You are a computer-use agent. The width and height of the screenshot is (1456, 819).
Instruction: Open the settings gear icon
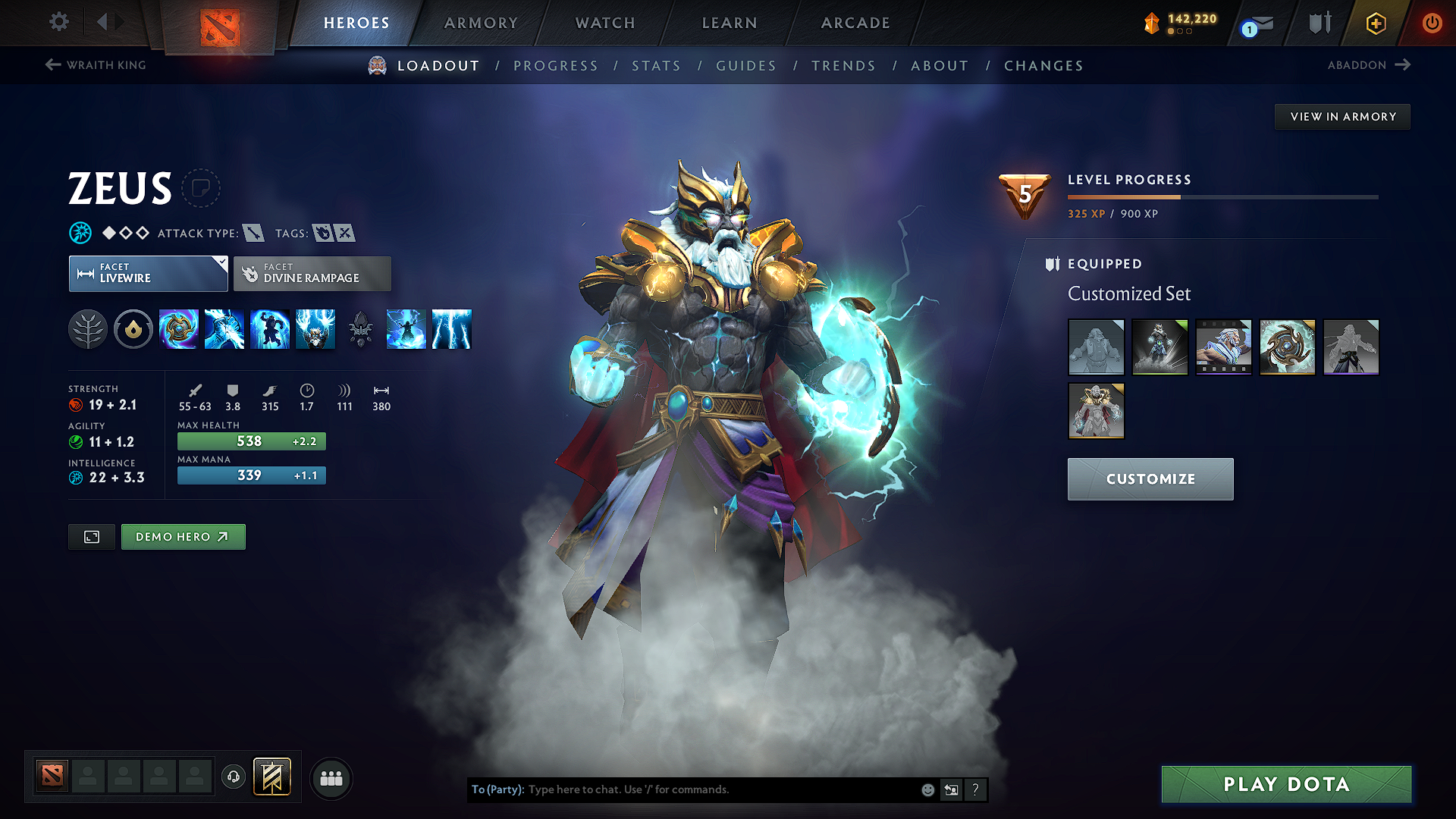click(58, 22)
